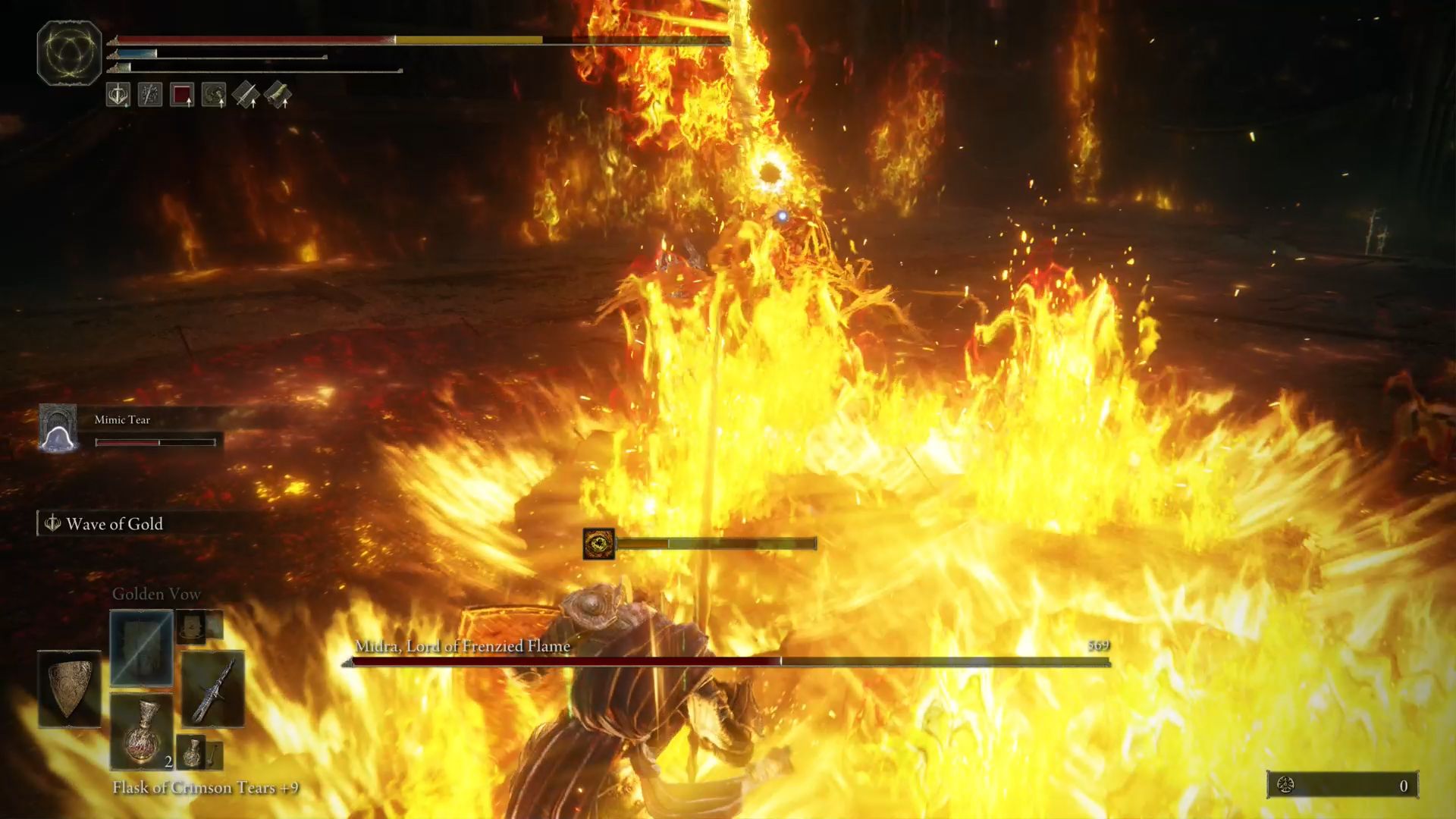This screenshot has height=819, width=1456.
Task: Click the crimson square status effect icon
Action: [x=181, y=96]
